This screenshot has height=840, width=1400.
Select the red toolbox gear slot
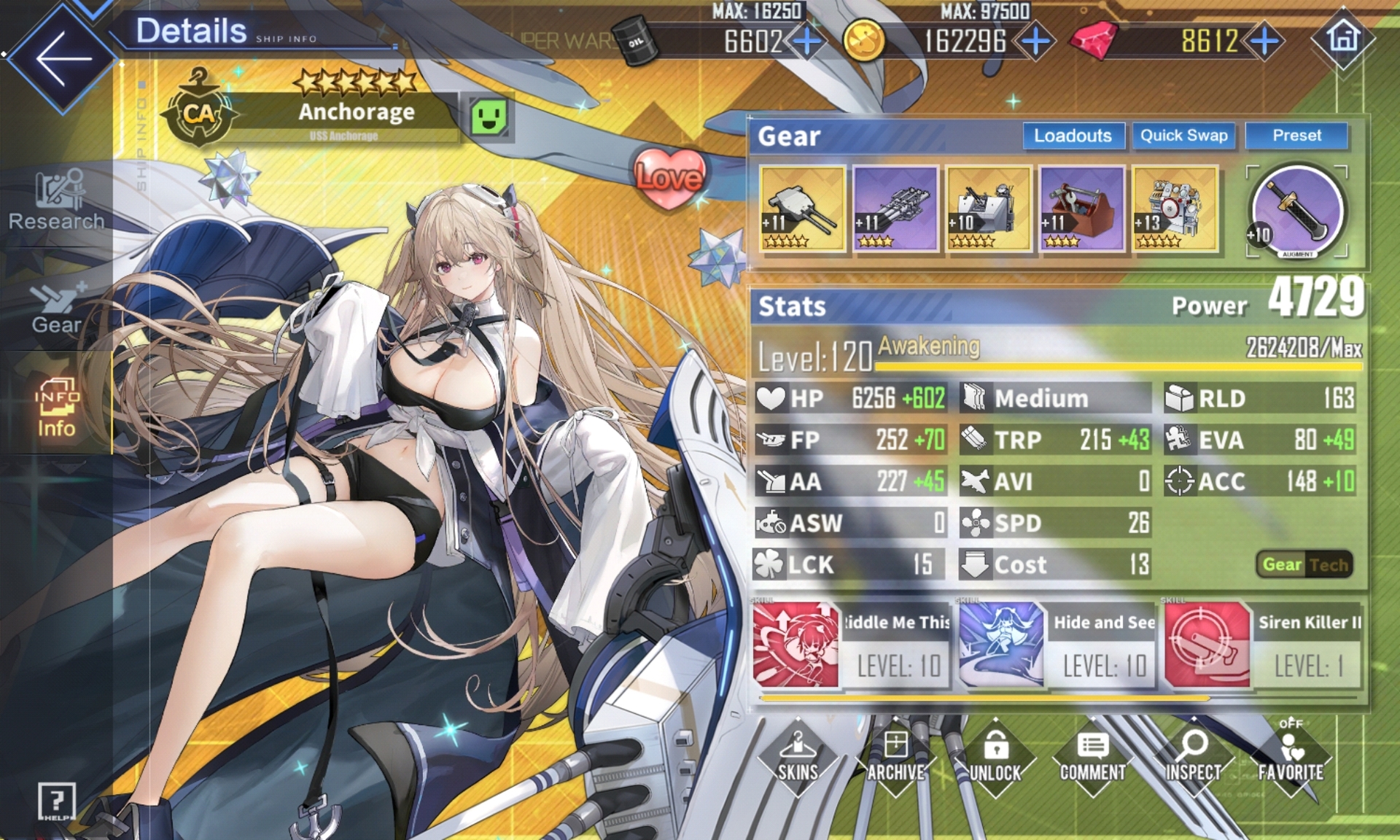[1082, 209]
